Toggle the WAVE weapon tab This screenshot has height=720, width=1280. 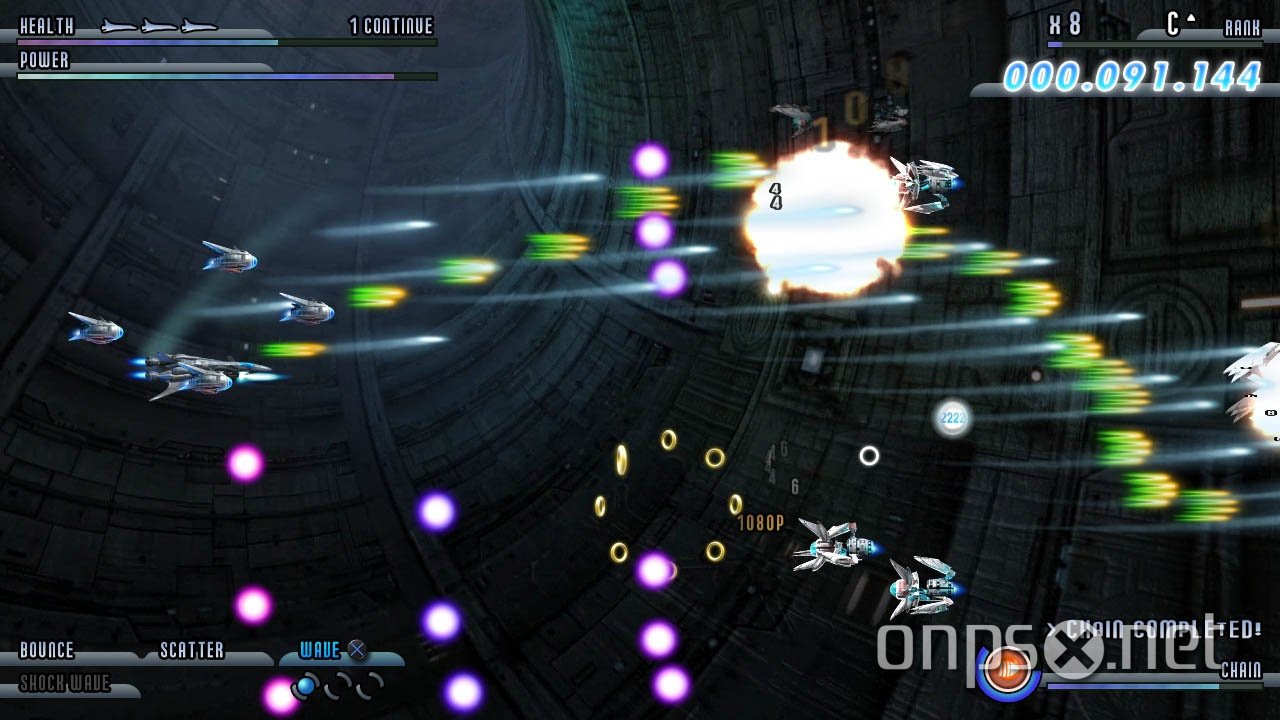pyautogui.click(x=318, y=650)
